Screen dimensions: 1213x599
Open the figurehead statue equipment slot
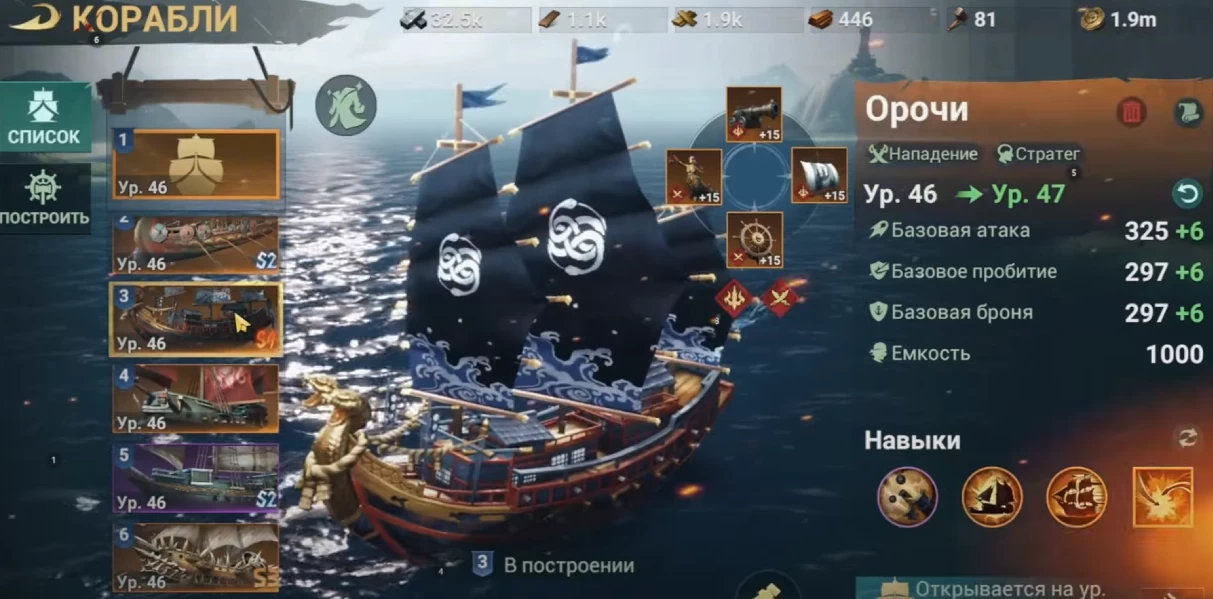[x=694, y=177]
